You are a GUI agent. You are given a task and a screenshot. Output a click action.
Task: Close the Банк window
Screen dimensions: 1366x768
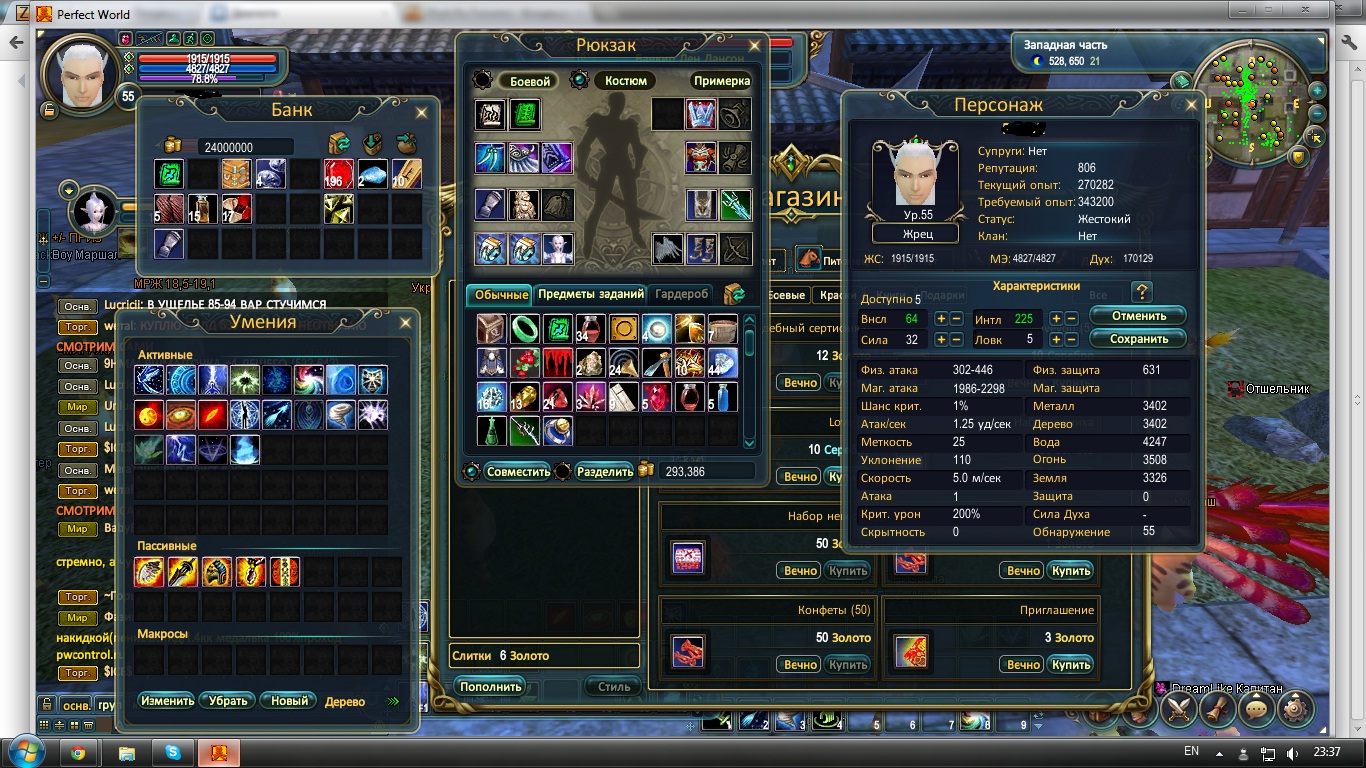(x=423, y=108)
